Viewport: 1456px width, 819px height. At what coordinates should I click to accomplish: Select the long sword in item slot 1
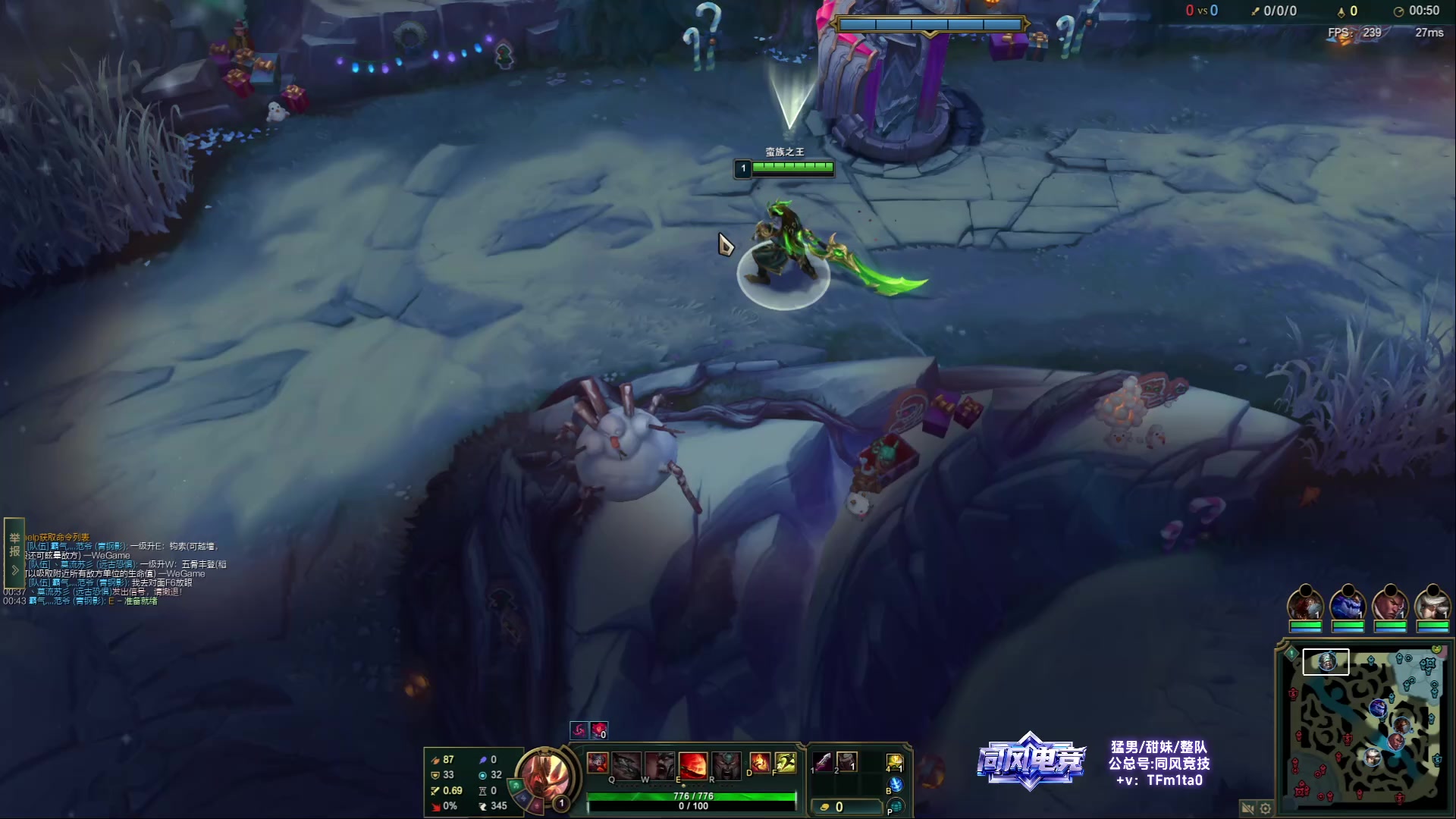(x=822, y=761)
